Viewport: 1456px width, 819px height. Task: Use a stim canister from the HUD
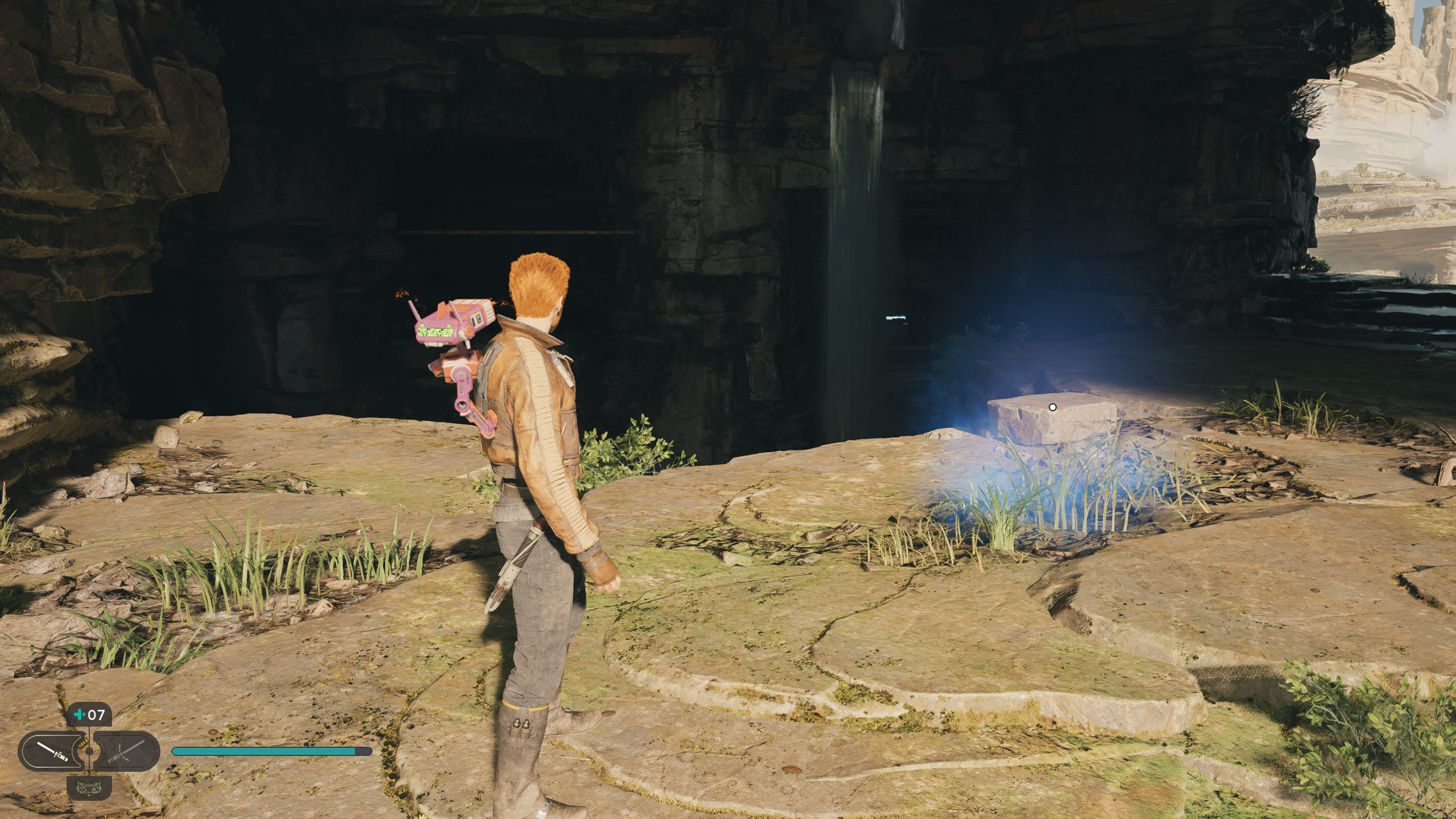89,714
